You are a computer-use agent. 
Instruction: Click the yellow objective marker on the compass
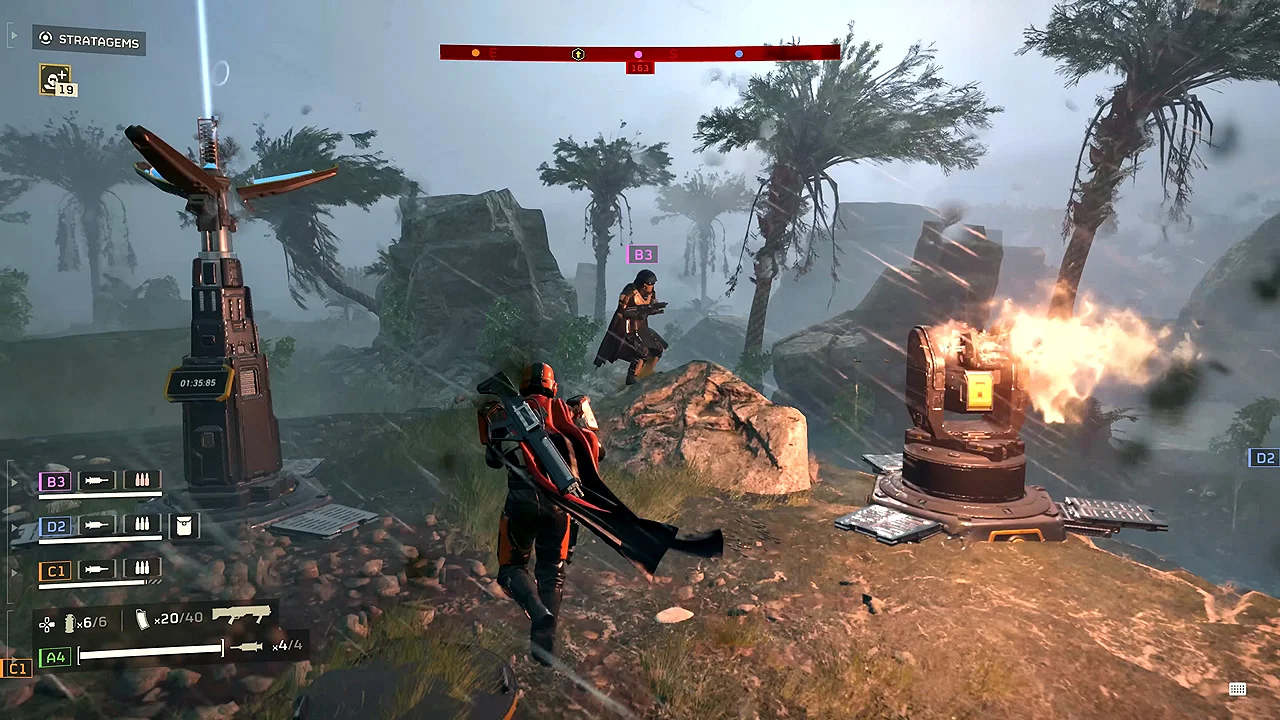(x=475, y=52)
